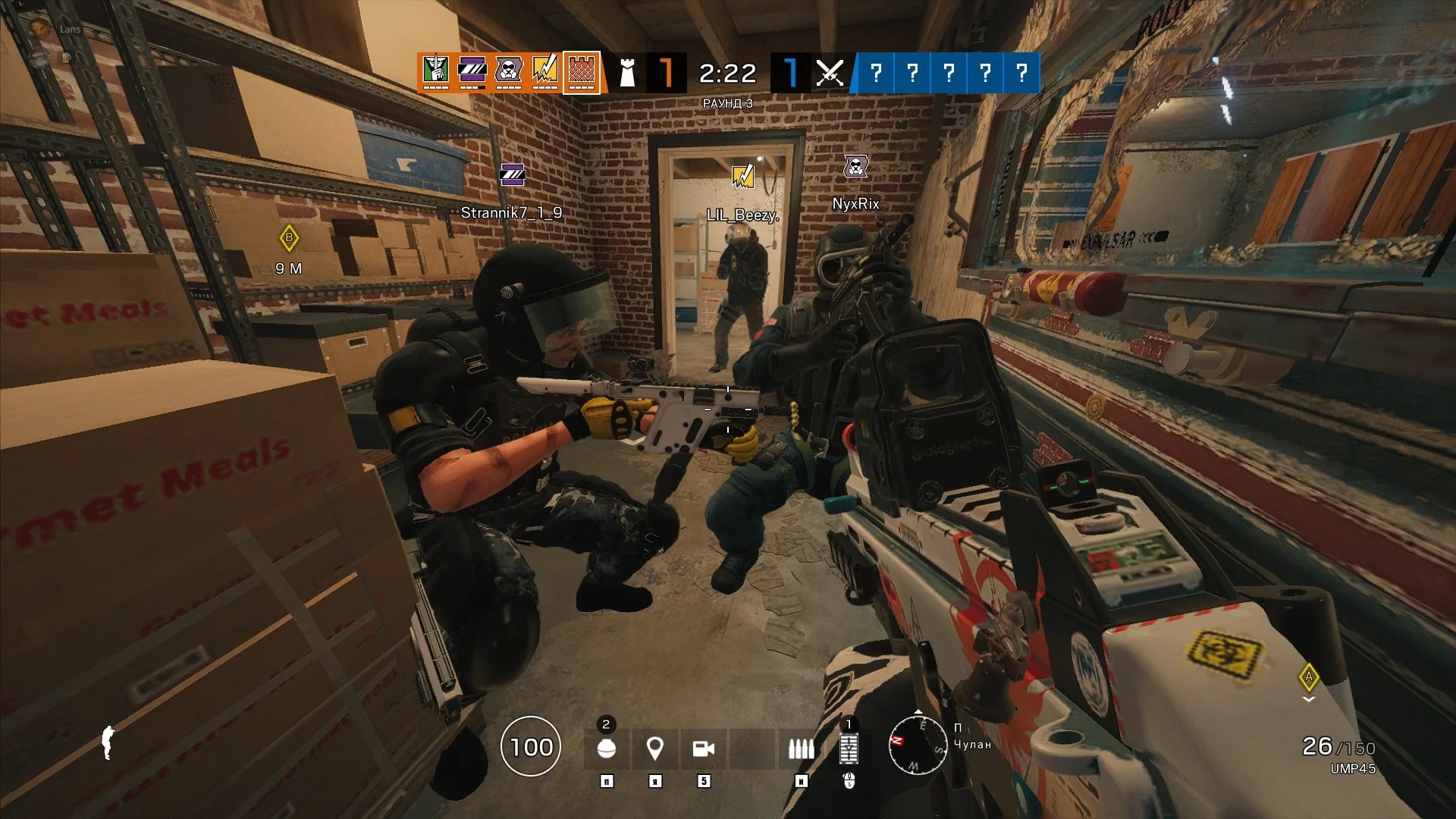
Task: Select the barbed wire gadget slot
Action: 849,748
